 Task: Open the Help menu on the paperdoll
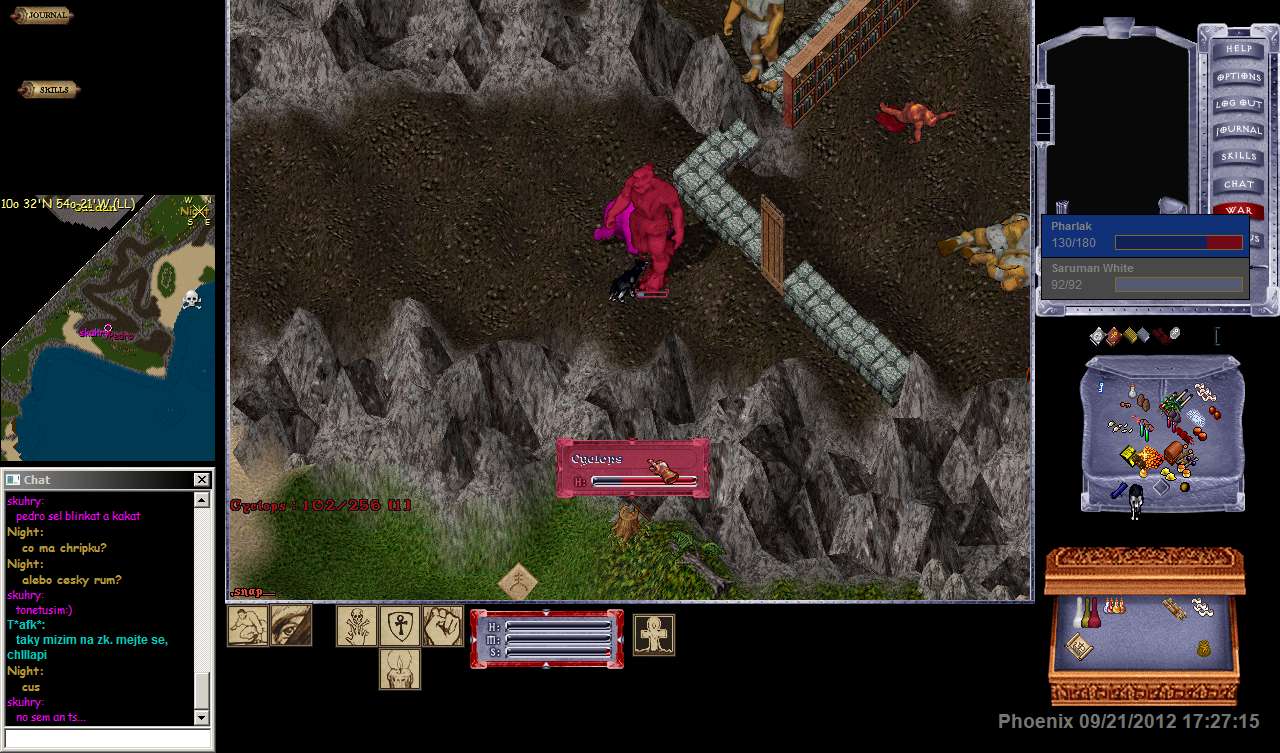1238,49
